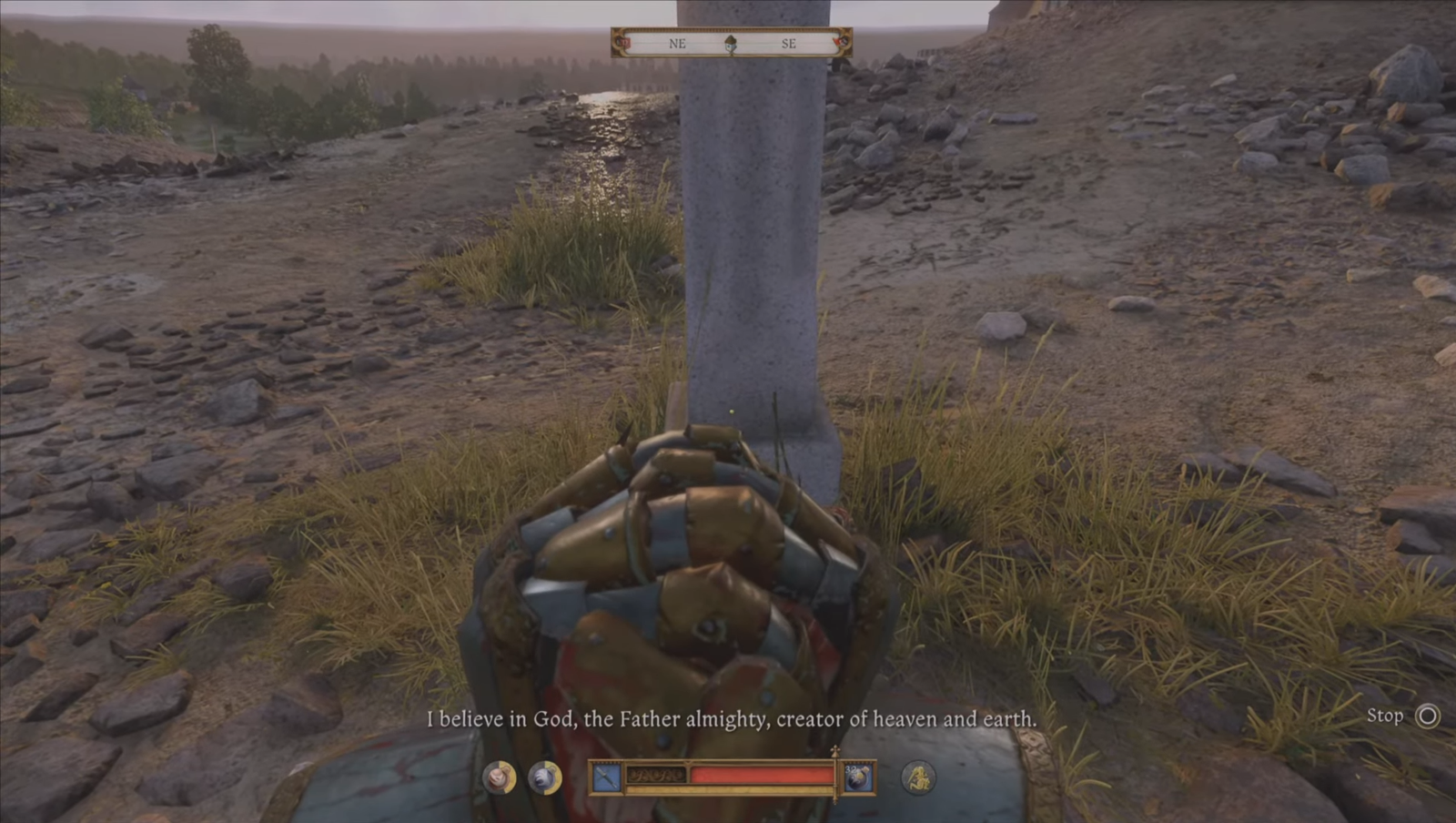Click the blue flask status effect icon
This screenshot has height=823, width=1456.
coord(544,777)
